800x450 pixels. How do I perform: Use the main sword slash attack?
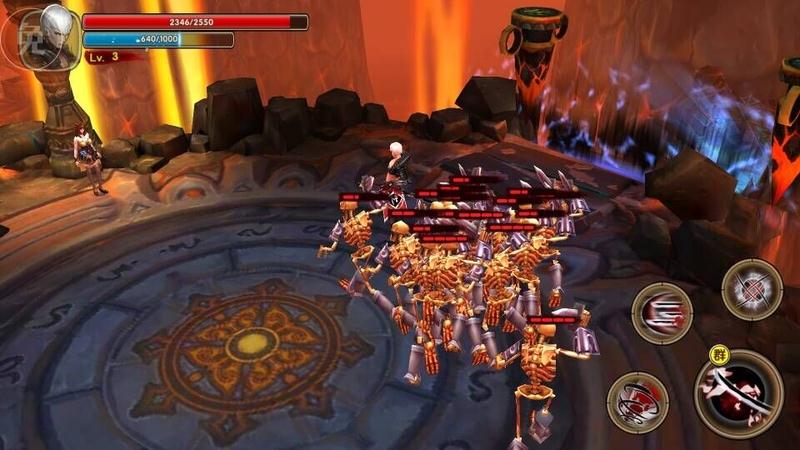click(739, 394)
